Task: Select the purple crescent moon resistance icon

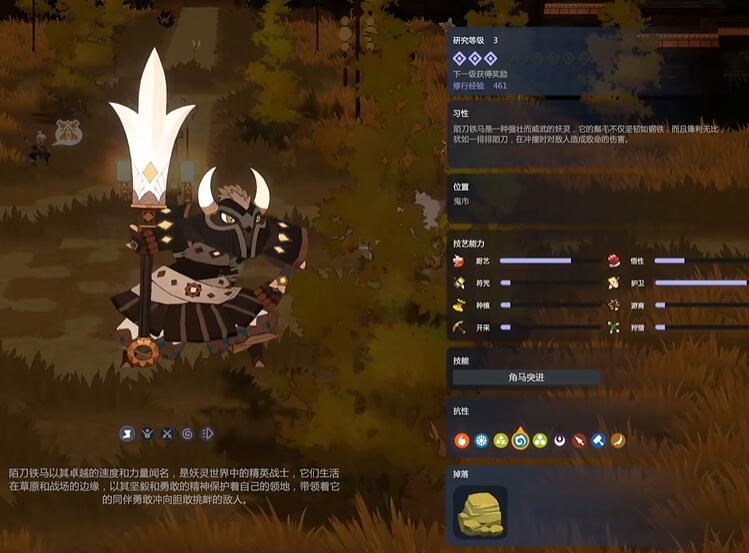Action: [x=559, y=440]
